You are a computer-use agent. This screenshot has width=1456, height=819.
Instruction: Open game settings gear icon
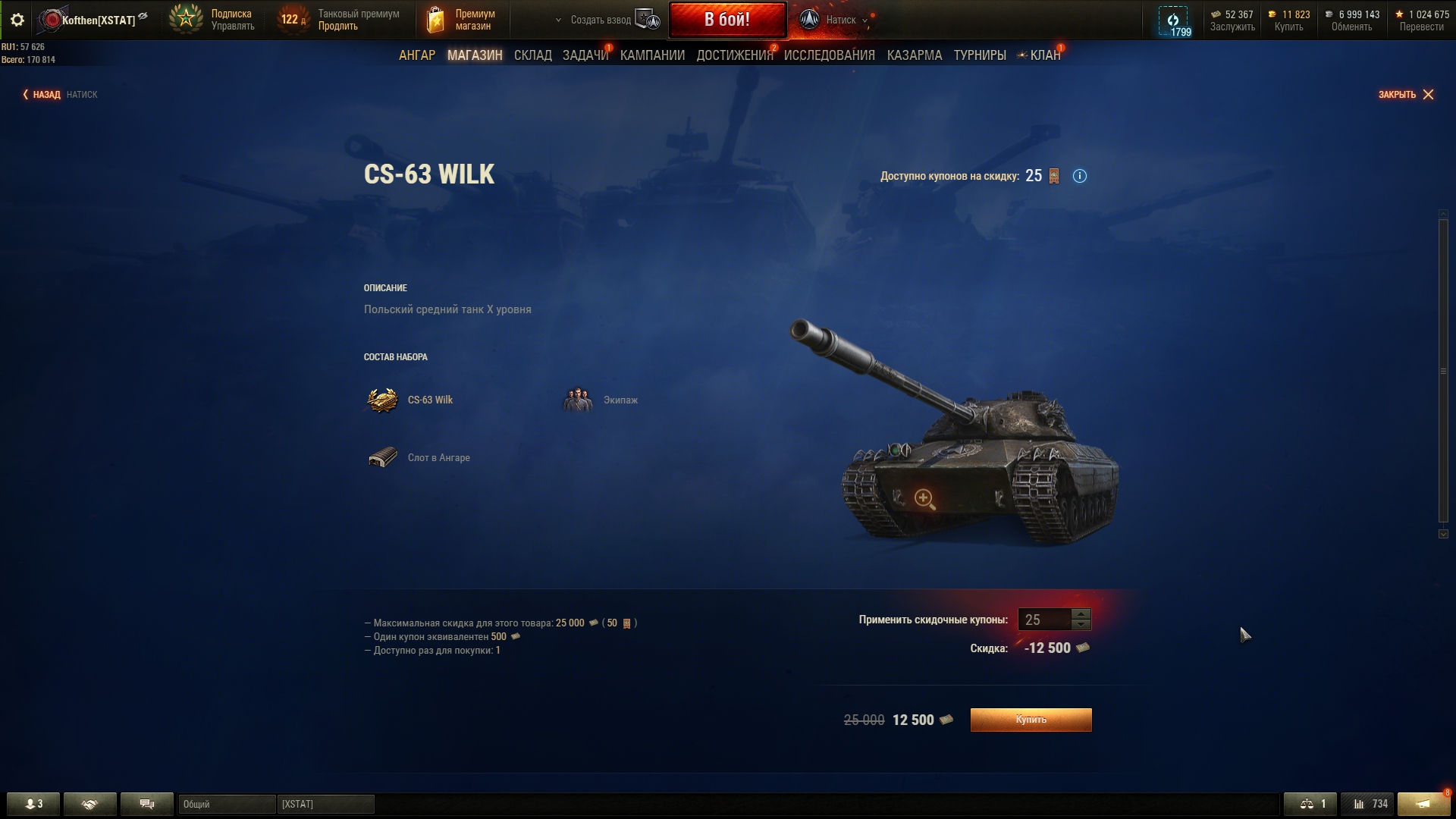tap(17, 20)
